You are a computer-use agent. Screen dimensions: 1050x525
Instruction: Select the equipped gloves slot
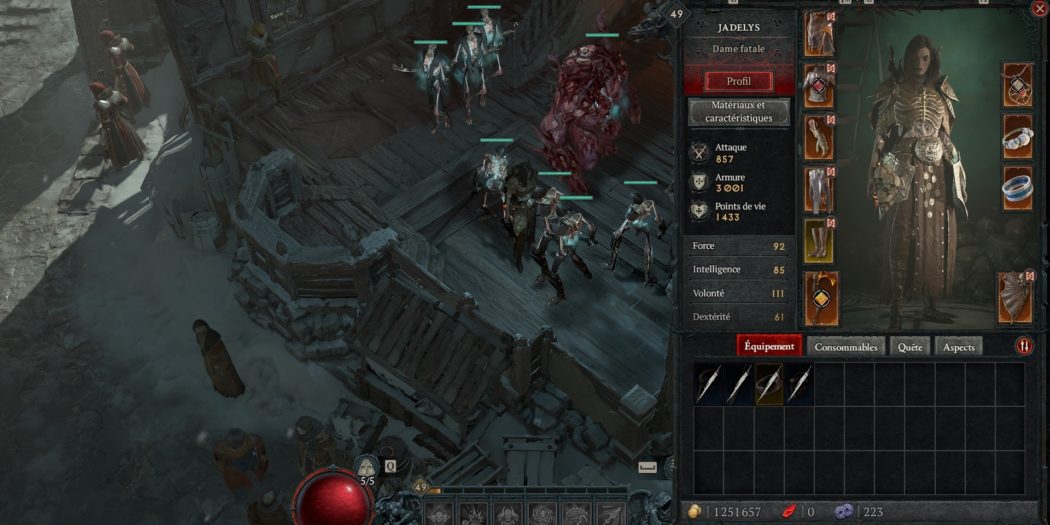tap(819, 137)
